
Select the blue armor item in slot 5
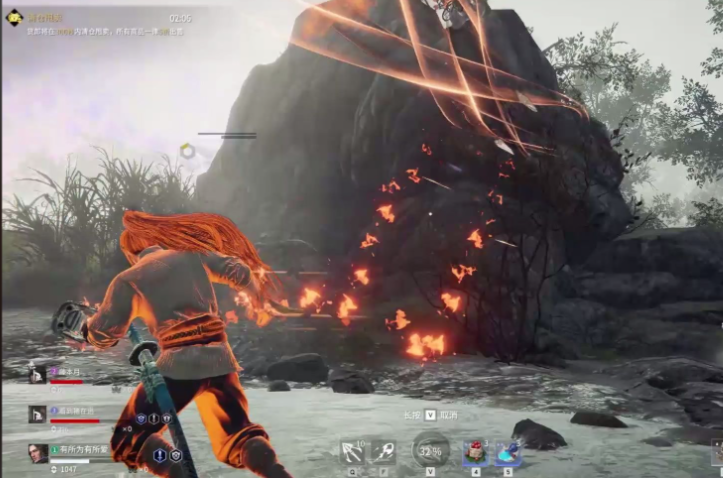507,451
